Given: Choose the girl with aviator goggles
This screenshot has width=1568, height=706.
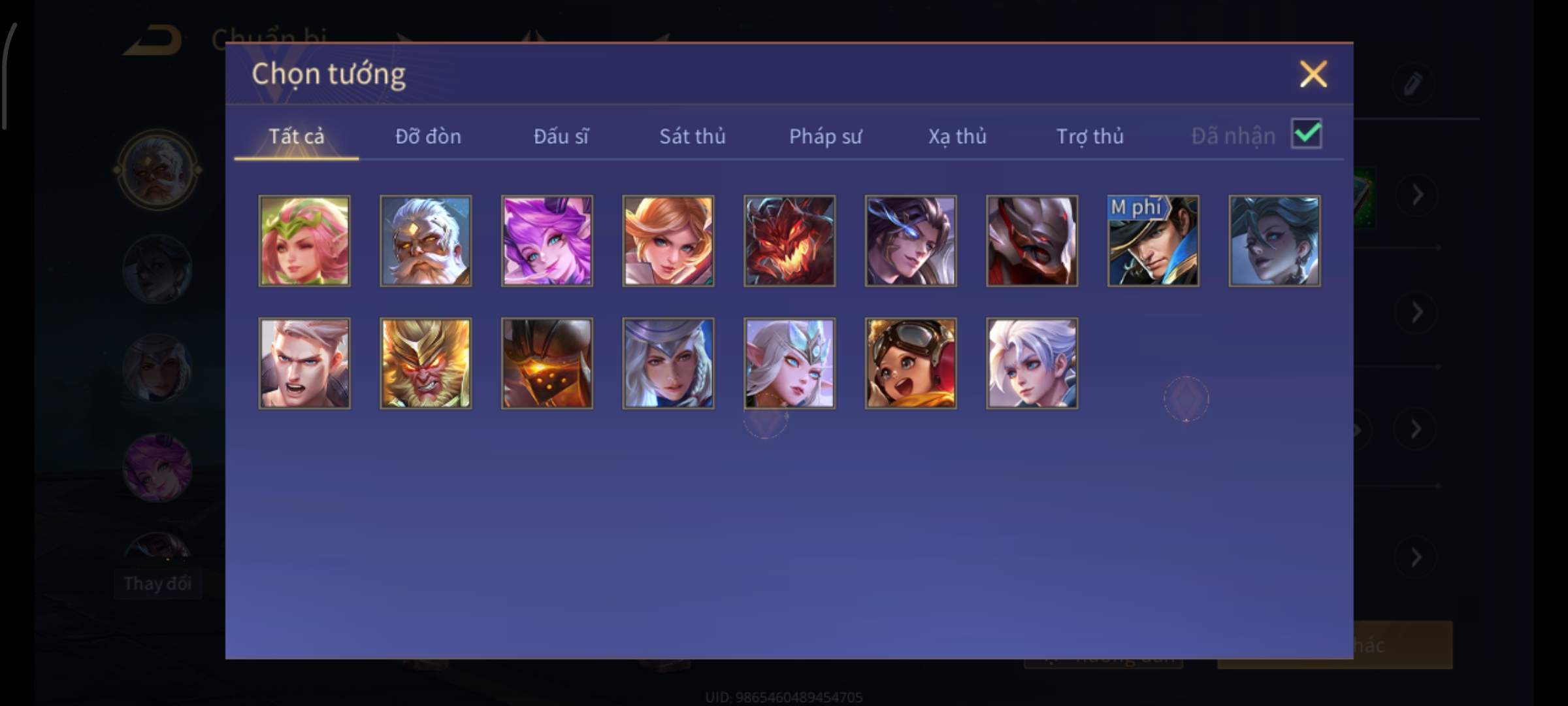Looking at the screenshot, I should pos(911,363).
